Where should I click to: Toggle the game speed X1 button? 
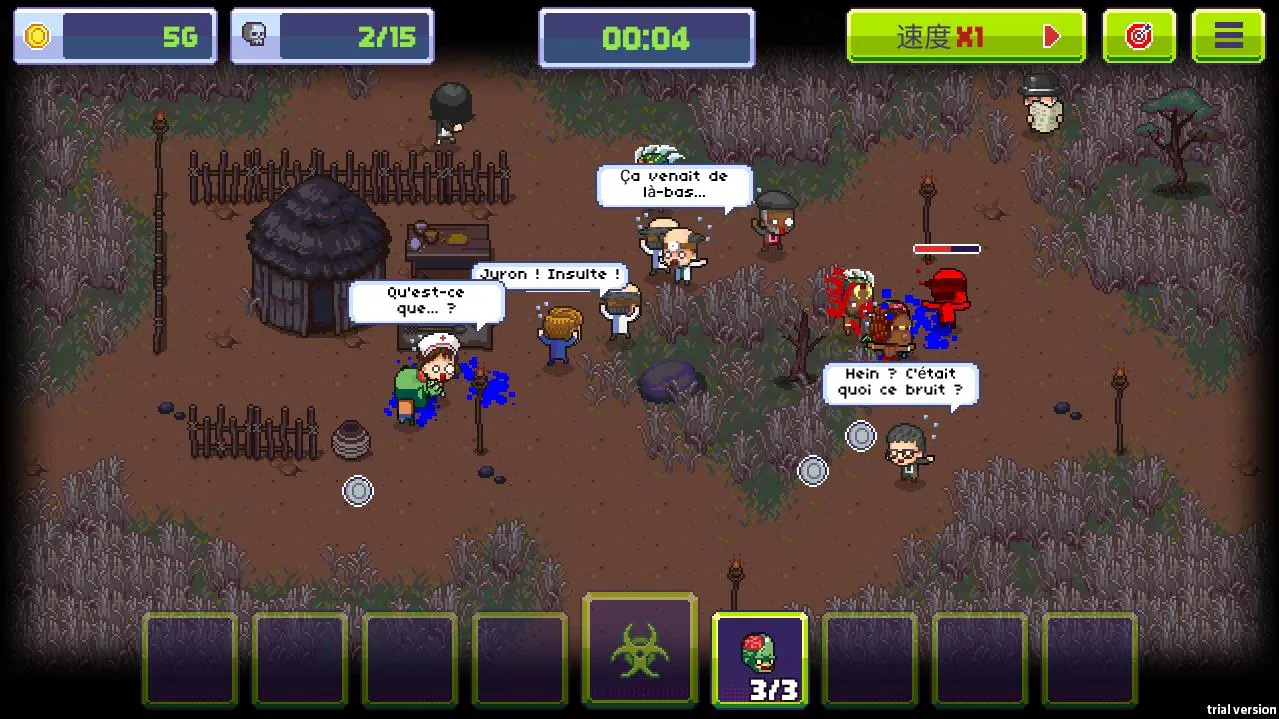966,37
